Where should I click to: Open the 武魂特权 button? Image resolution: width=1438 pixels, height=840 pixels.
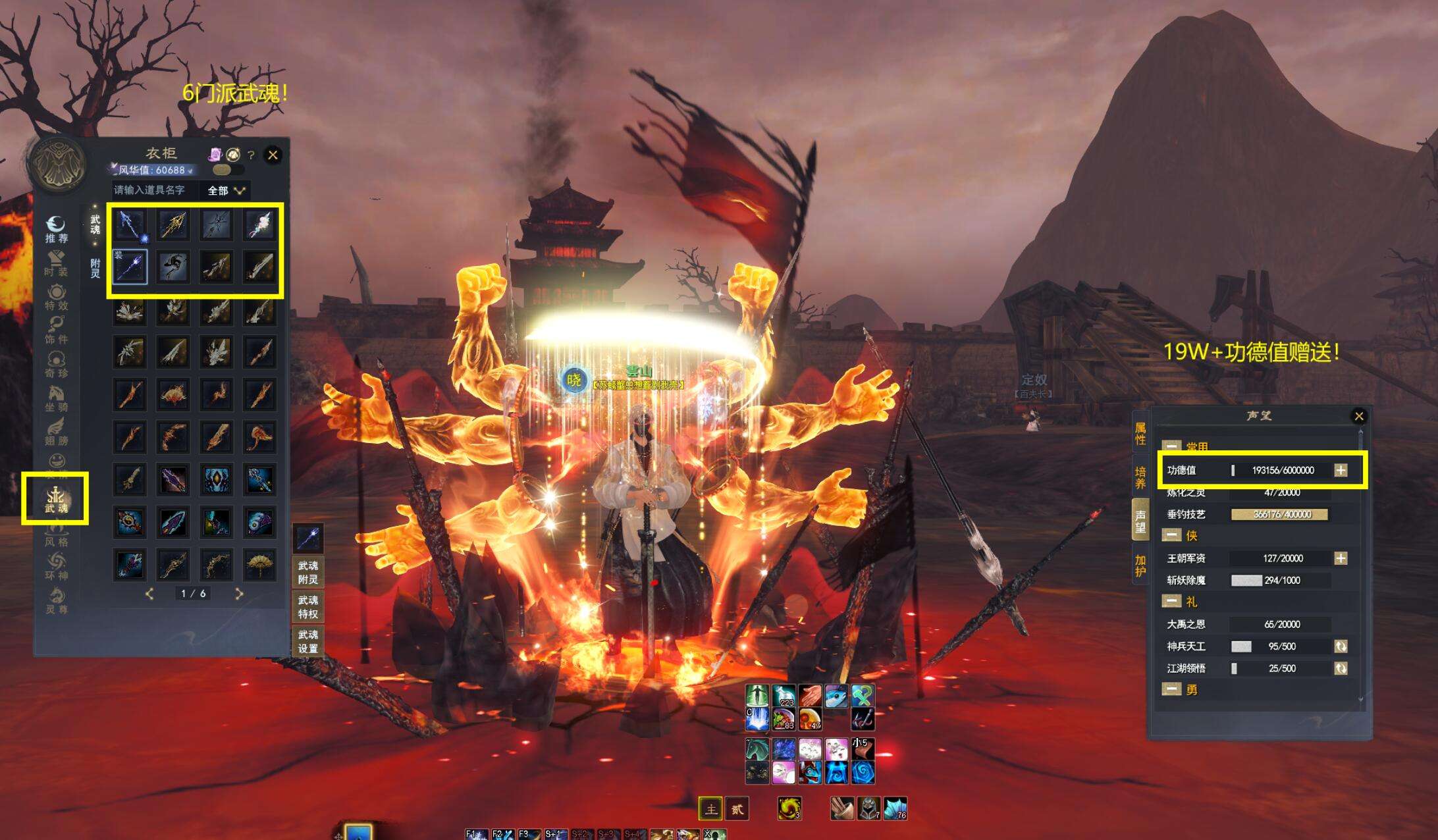pyautogui.click(x=307, y=607)
